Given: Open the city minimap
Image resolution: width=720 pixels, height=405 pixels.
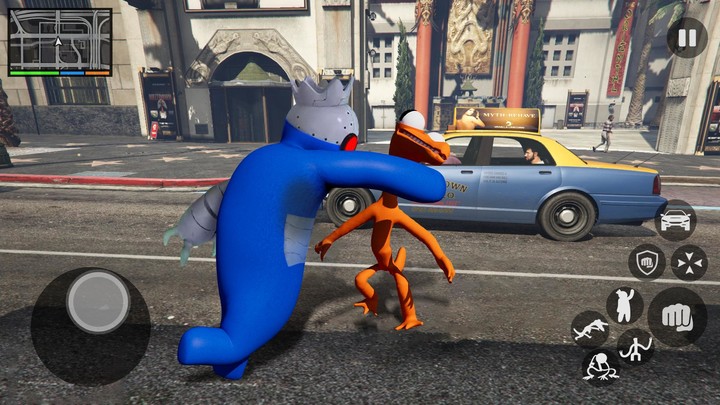Looking at the screenshot, I should (60, 42).
